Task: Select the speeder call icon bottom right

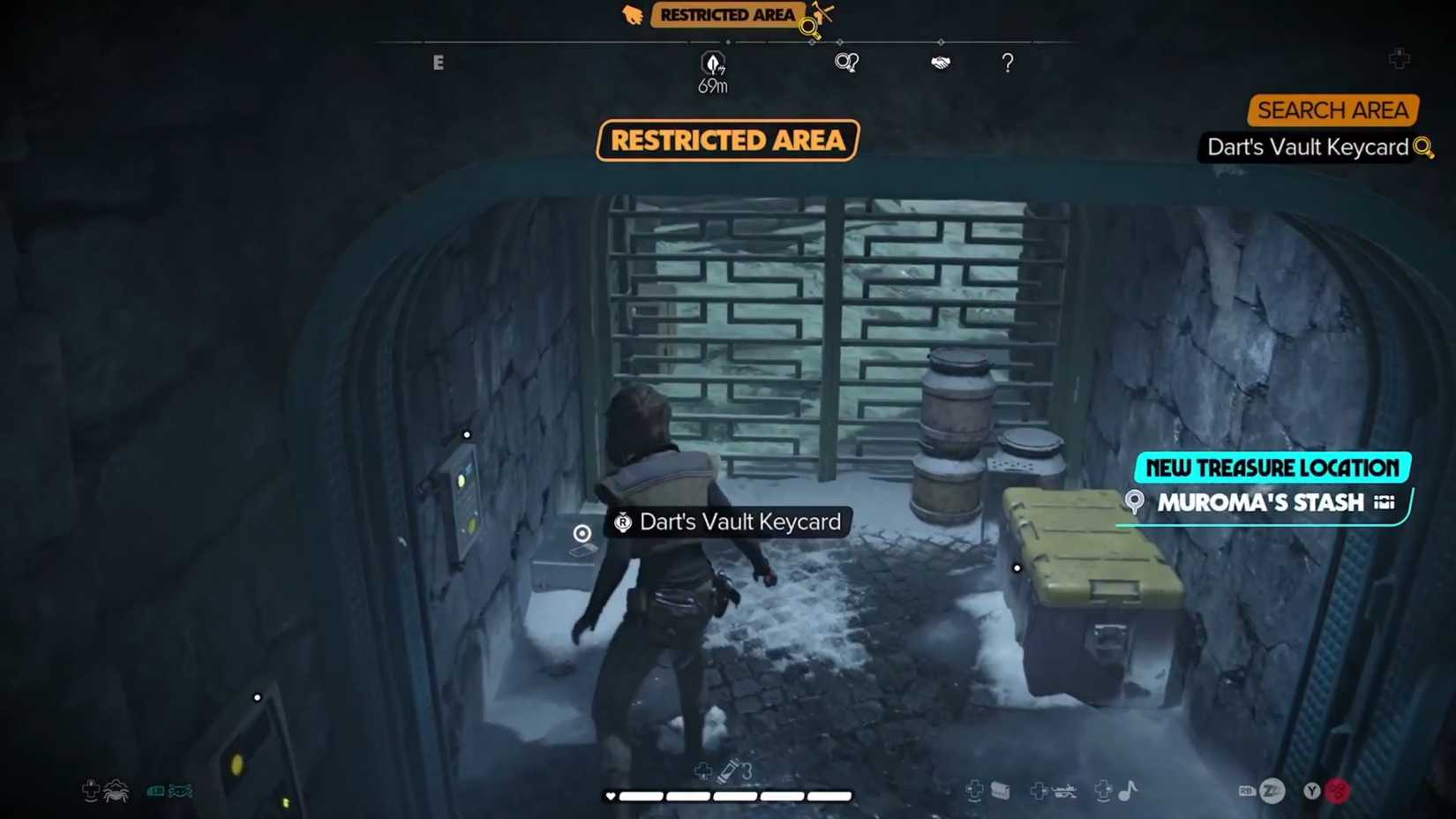Action: click(1066, 791)
